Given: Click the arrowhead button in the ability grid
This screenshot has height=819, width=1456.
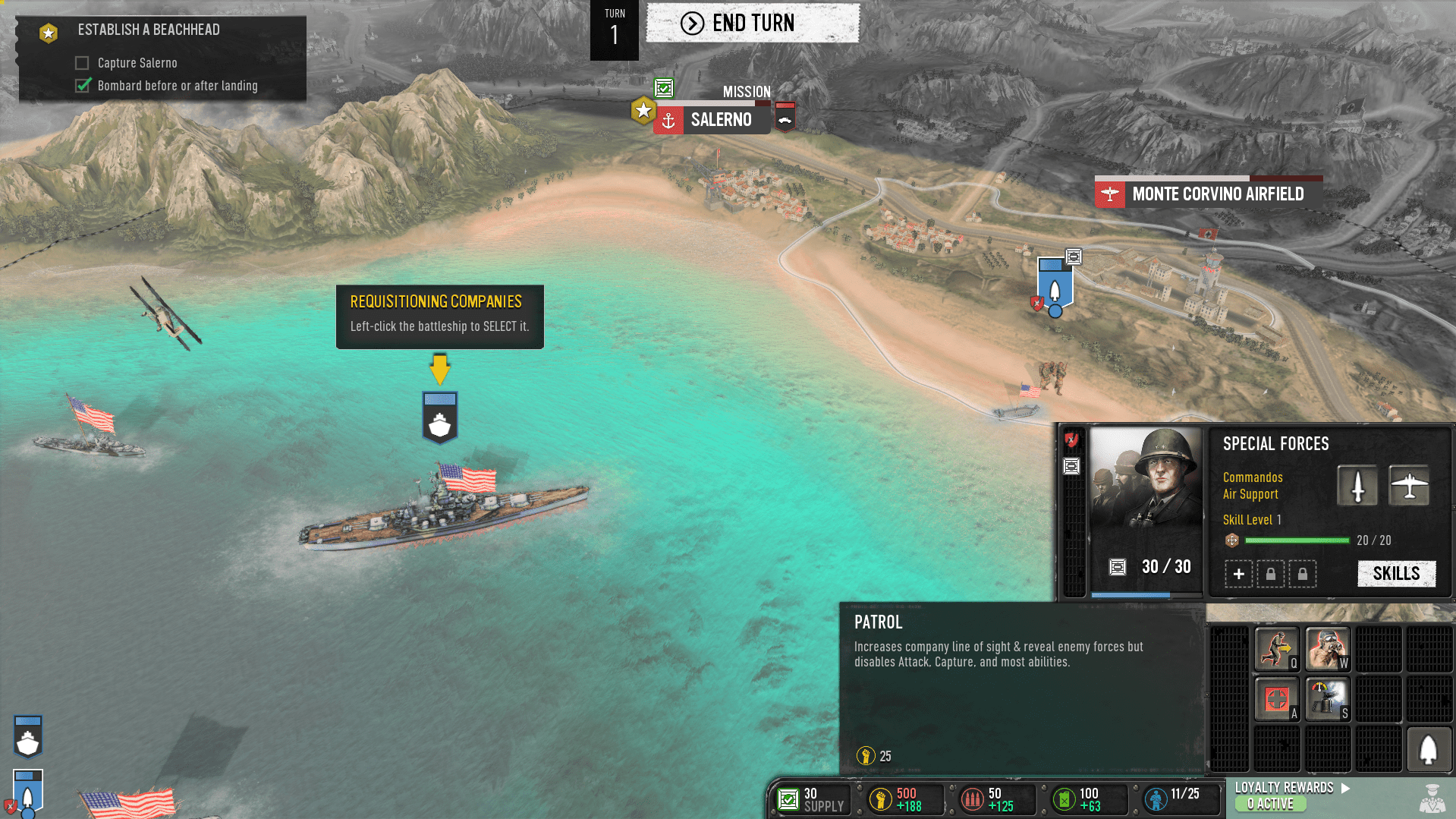Looking at the screenshot, I should (x=1429, y=750).
